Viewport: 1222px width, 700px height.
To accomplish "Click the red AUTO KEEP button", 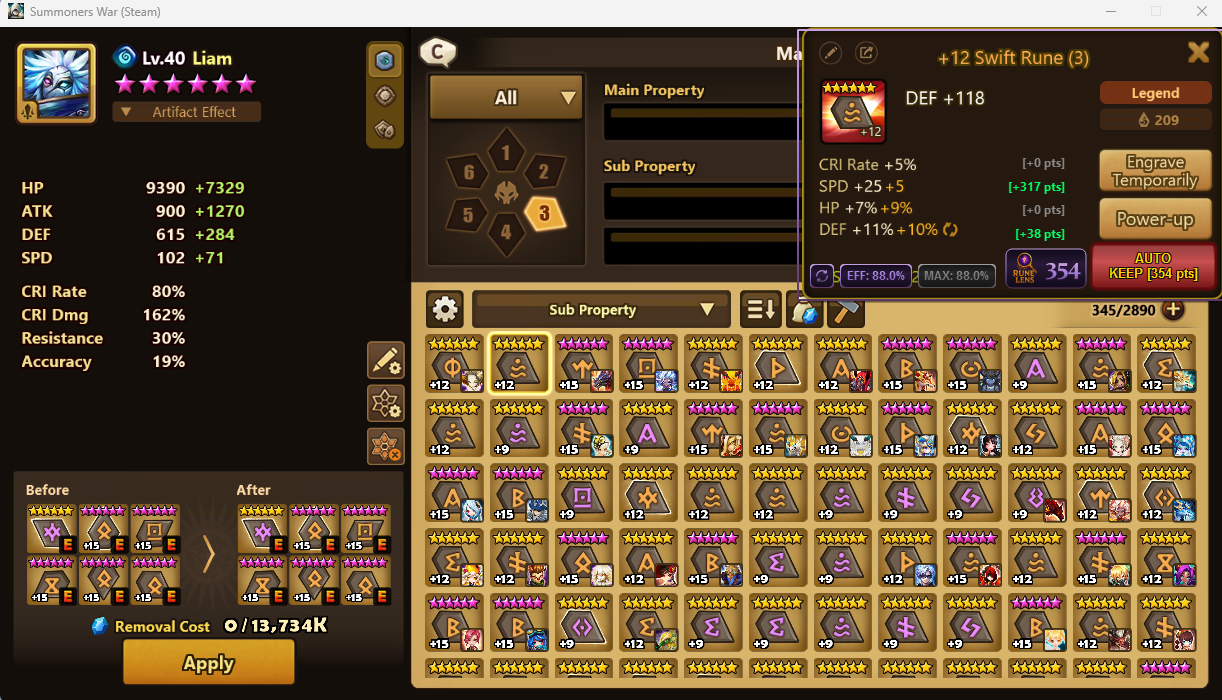I will tap(1152, 267).
